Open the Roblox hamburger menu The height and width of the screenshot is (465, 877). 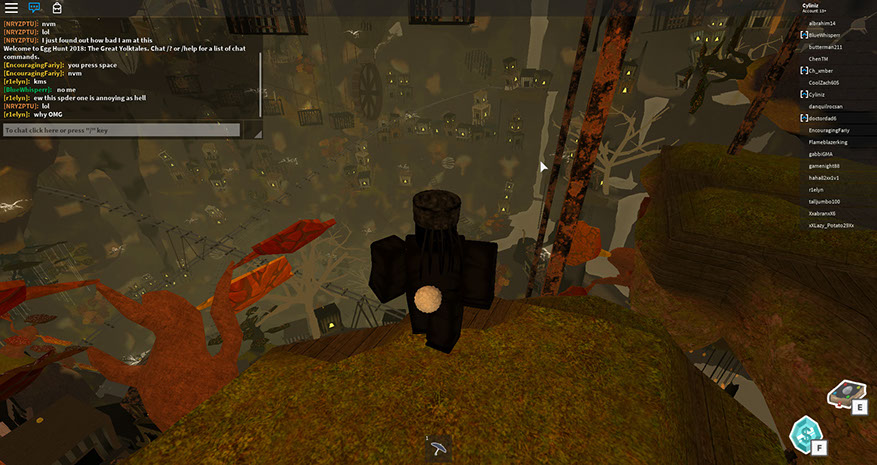coord(11,8)
